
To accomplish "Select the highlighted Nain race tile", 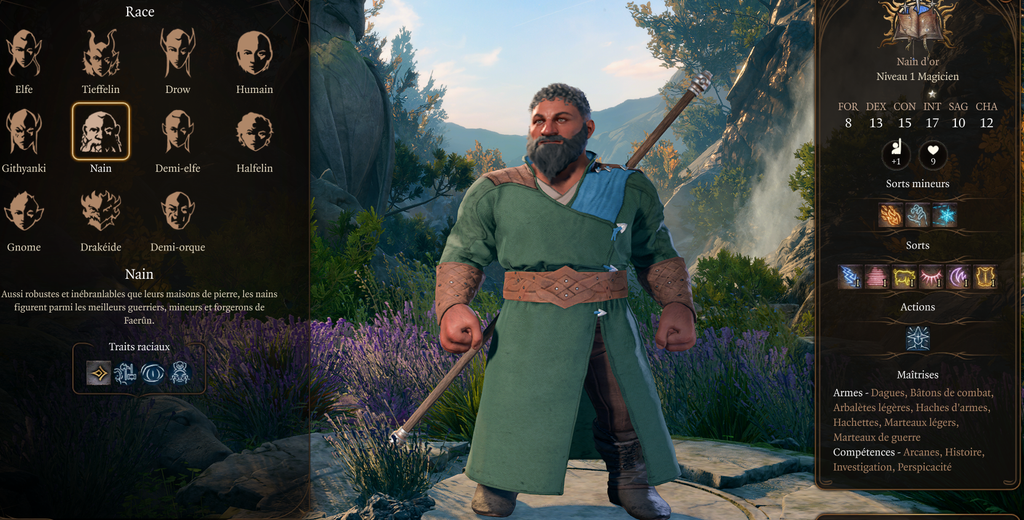I will (101, 131).
